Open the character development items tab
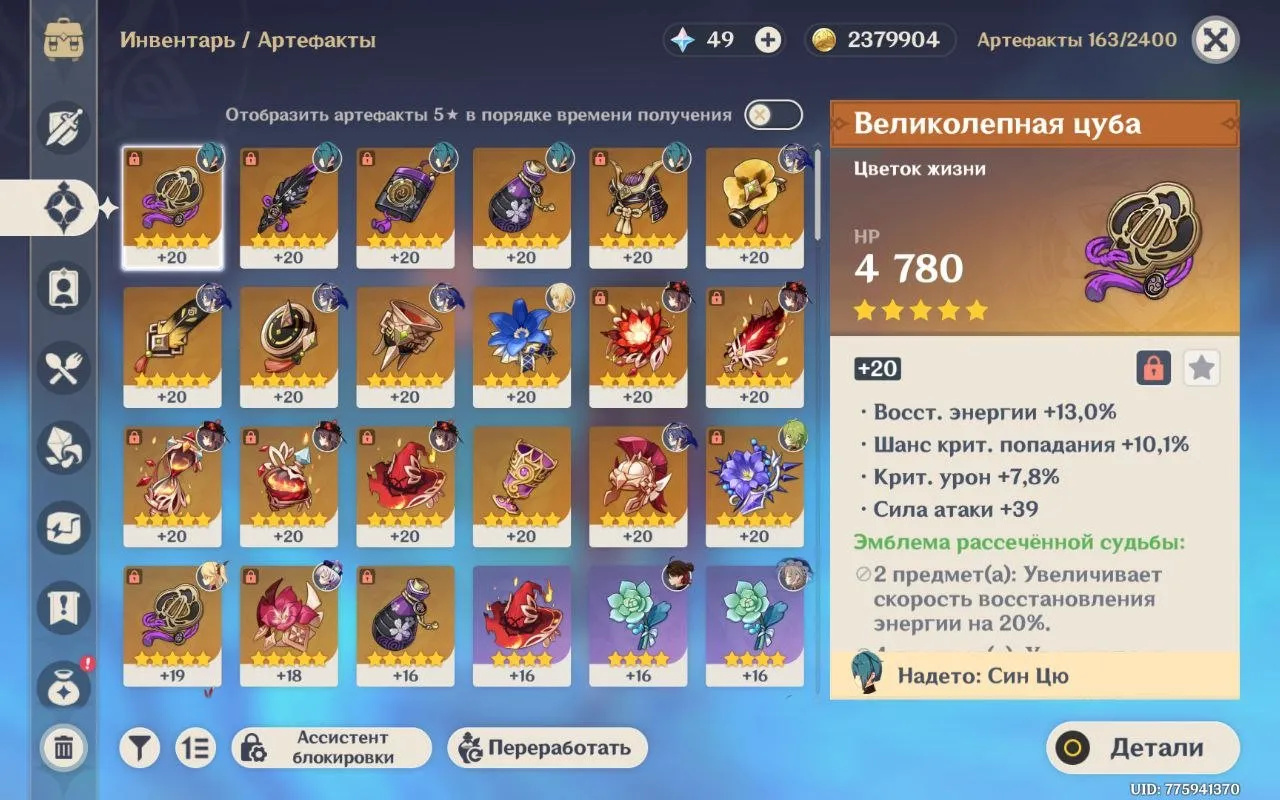This screenshot has height=800, width=1280. tap(64, 287)
